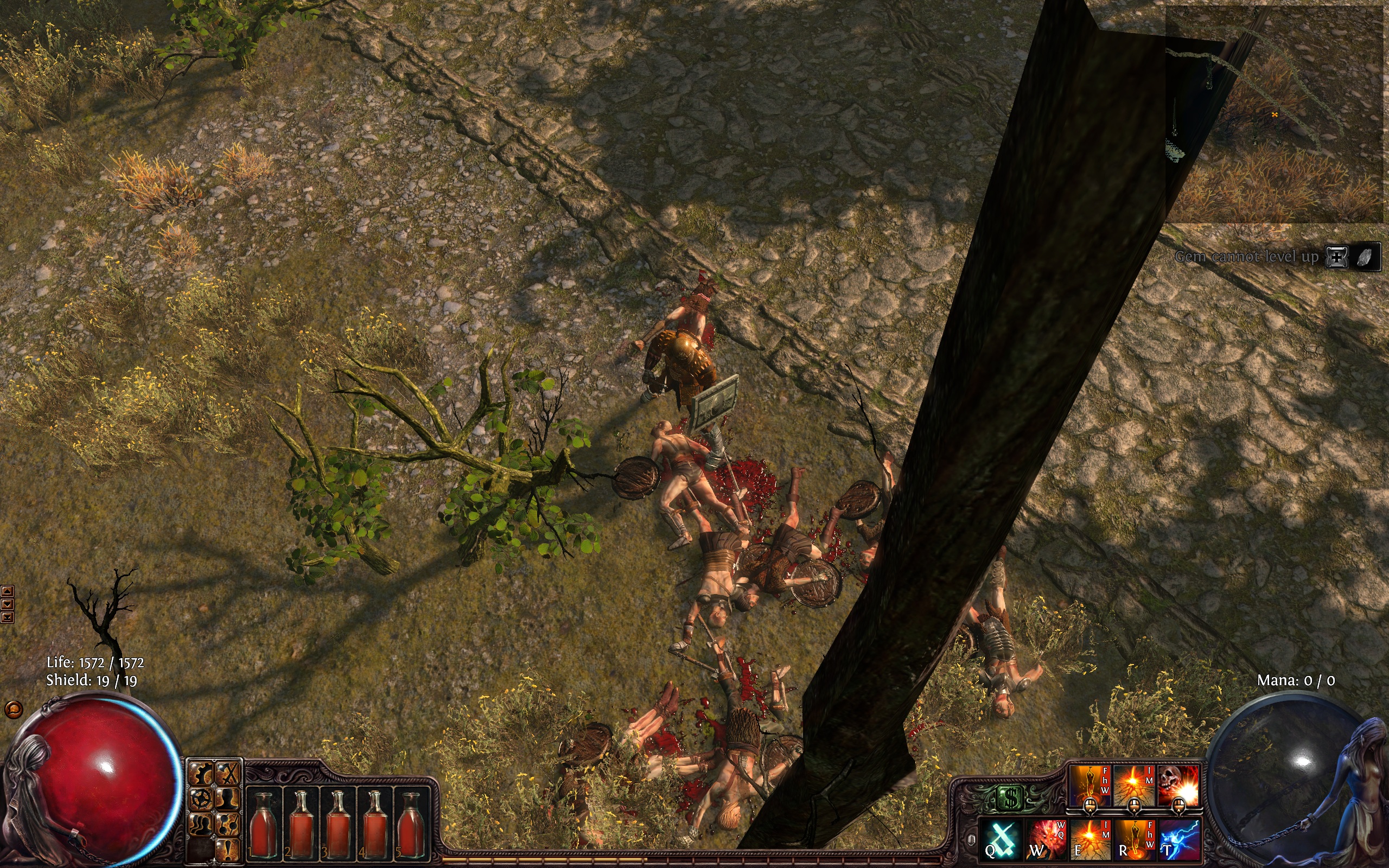Cast the R flaming figure skill
This screenshot has height=868, width=1389.
[x=1134, y=840]
